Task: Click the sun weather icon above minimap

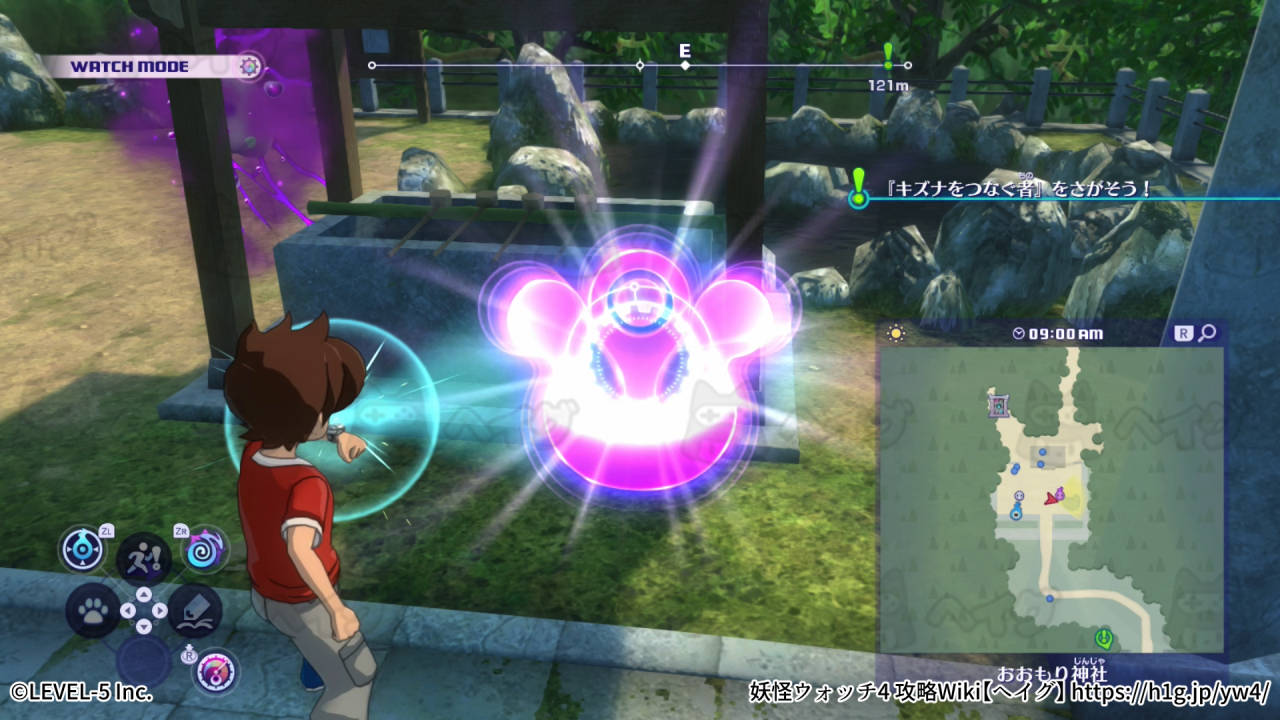Action: 895,333
